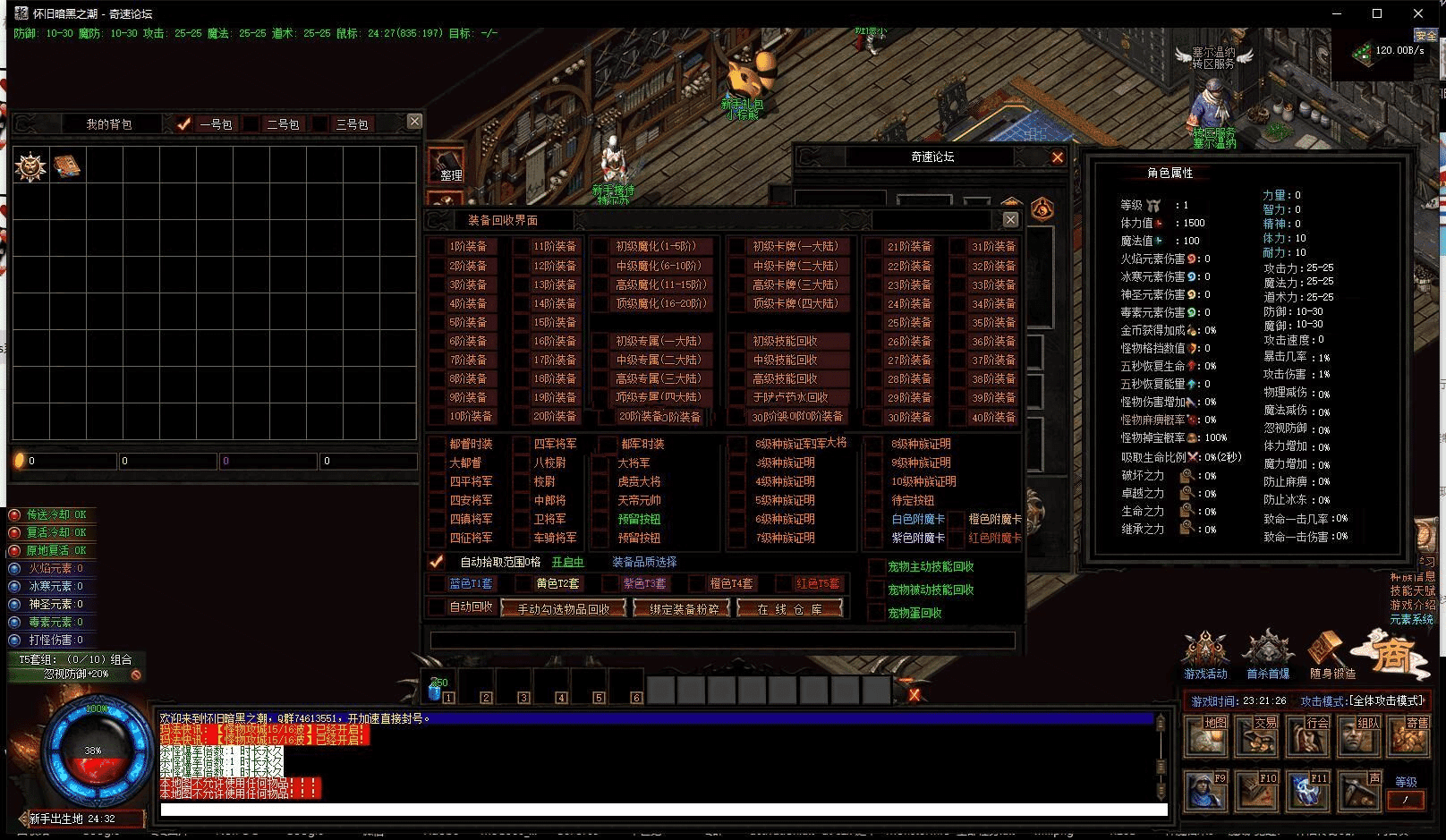Click the 手动勾选物品回收 button
The width and height of the screenshot is (1446, 840).
click(x=563, y=608)
